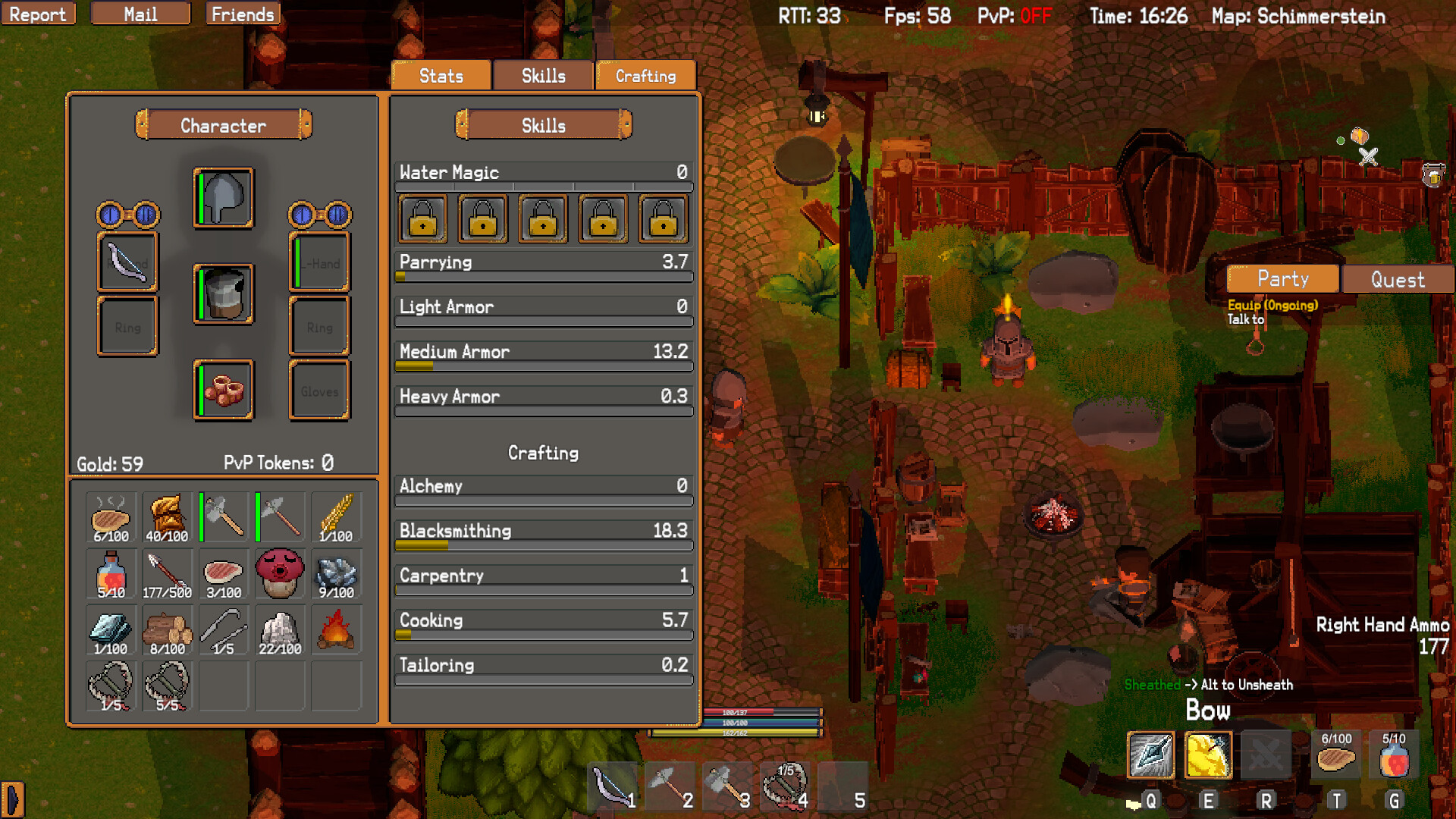Click the empty Gloves equipment slot
This screenshot has height=819, width=1456.
319,390
